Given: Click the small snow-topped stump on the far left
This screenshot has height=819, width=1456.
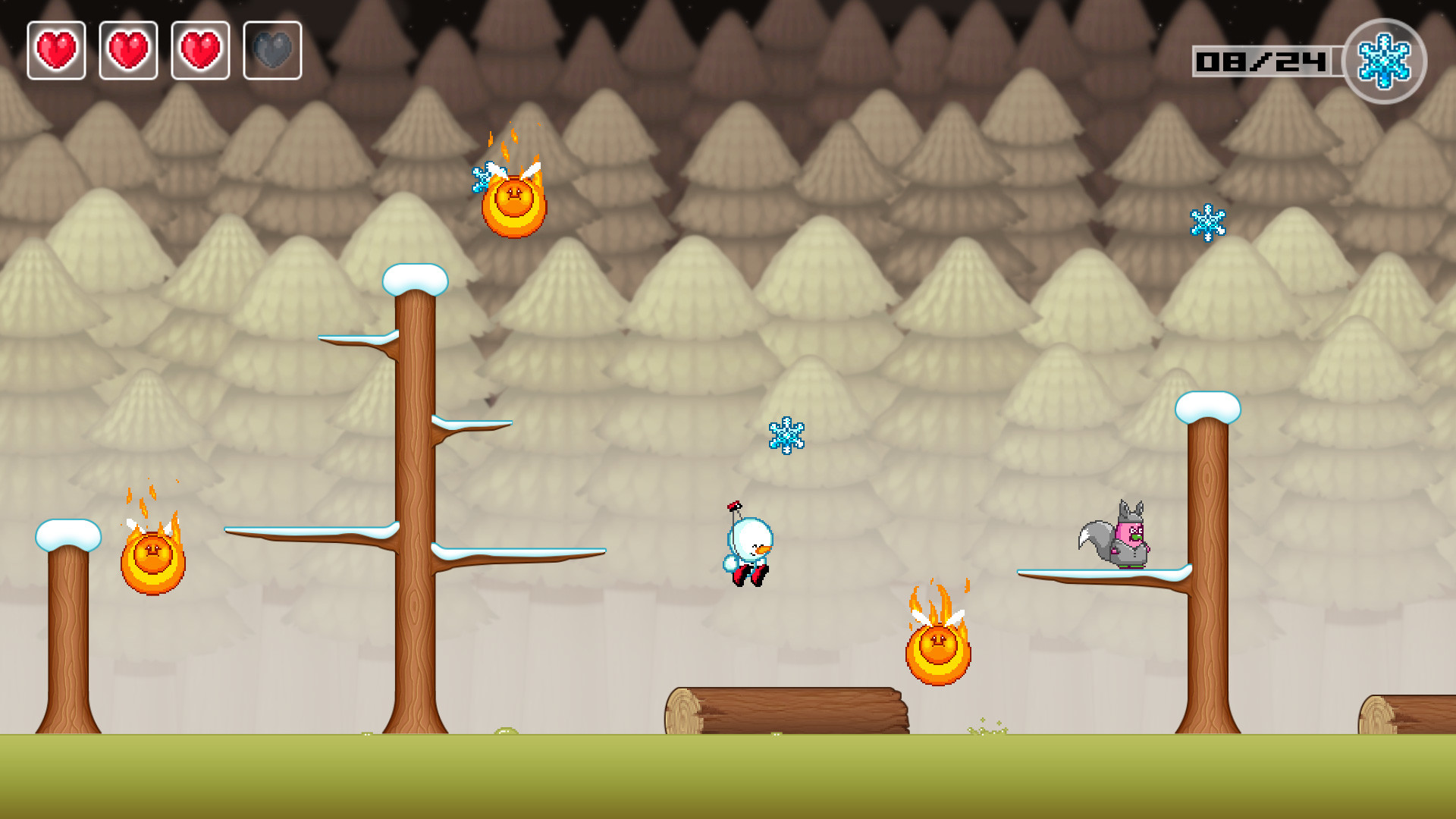Looking at the screenshot, I should pyautogui.click(x=67, y=535).
